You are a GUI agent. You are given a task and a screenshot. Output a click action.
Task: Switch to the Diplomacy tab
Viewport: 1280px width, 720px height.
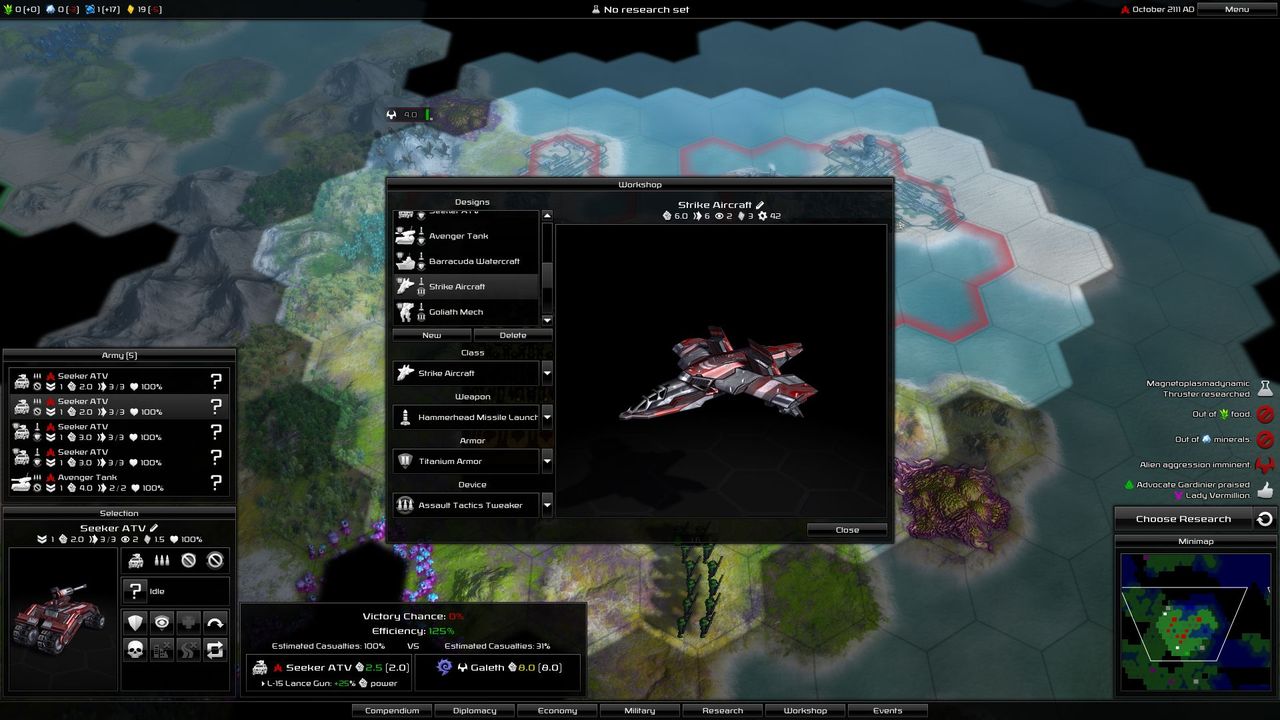[474, 710]
